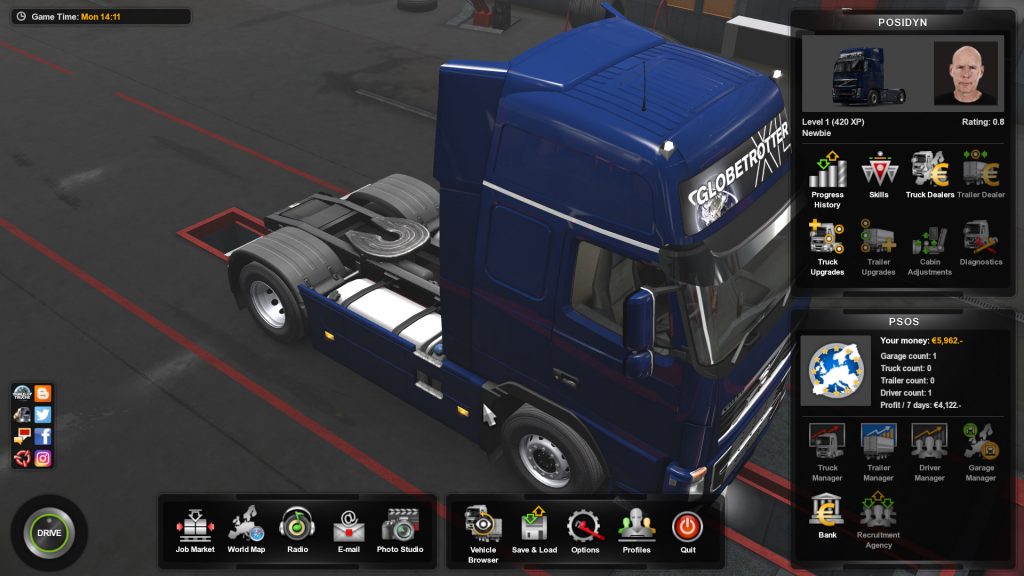Select the driver portrait photo

tap(965, 73)
